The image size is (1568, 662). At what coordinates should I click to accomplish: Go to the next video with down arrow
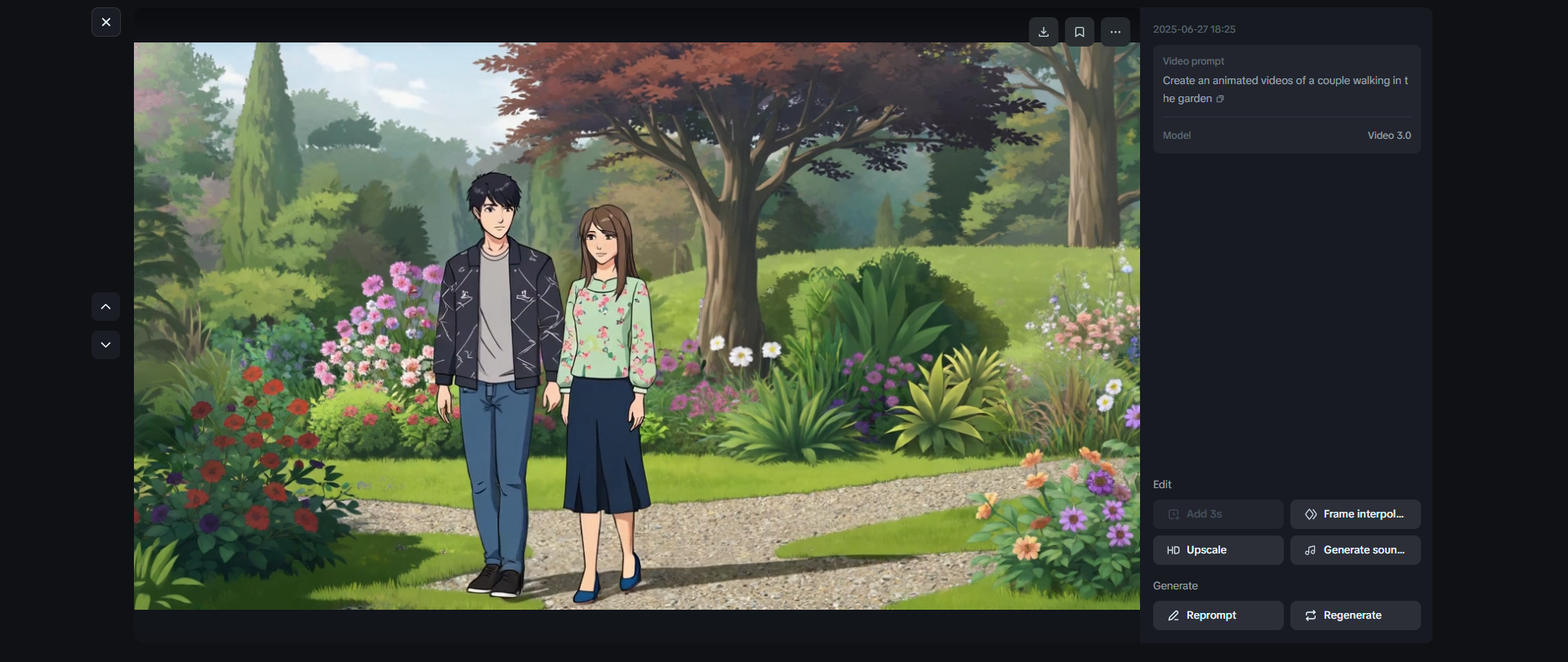pyautogui.click(x=106, y=344)
